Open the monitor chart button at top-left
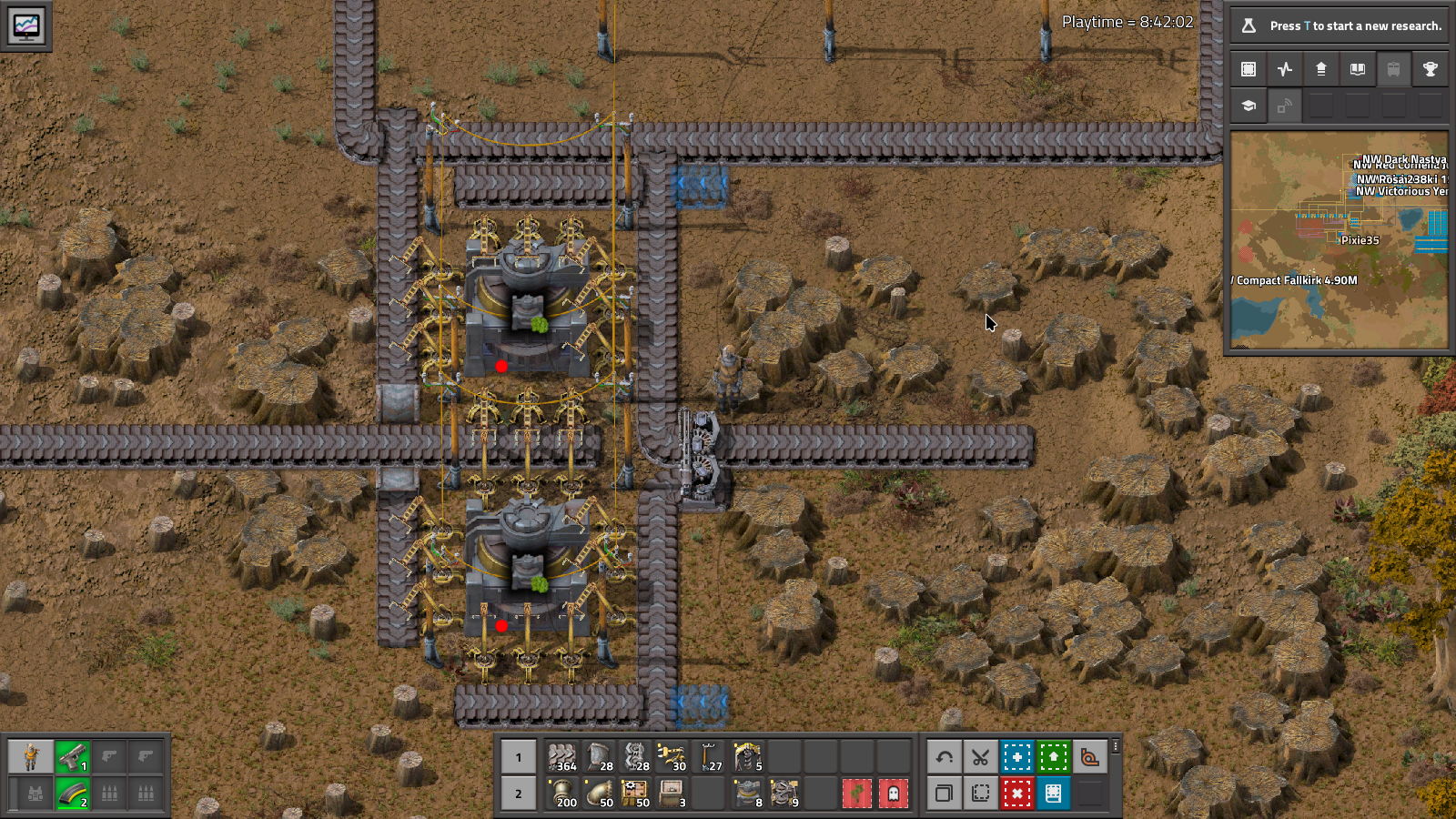Screen dimensions: 1456x819 click(25, 25)
